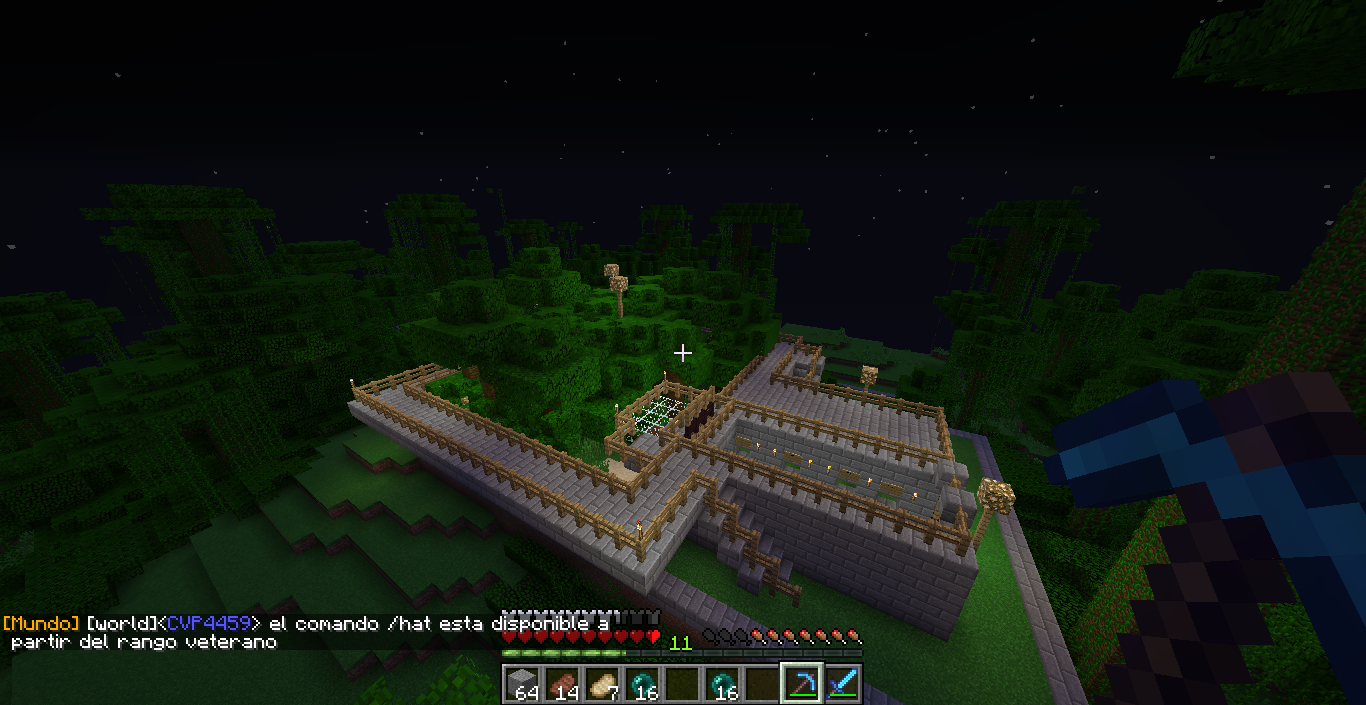Choose the bread stack in the hotbar

(602, 684)
